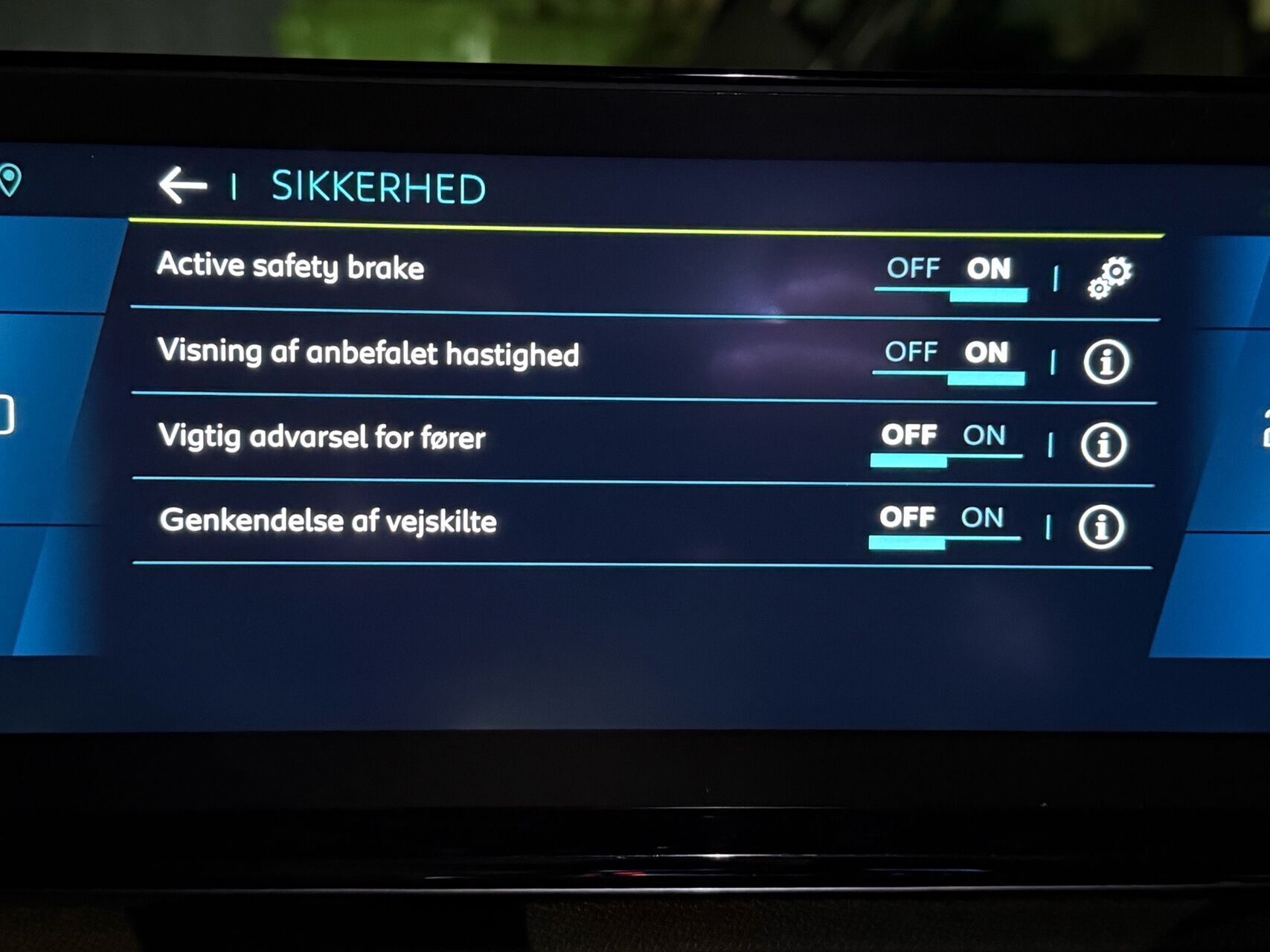Disable Visning af anbefalet hastighed

coord(914,353)
